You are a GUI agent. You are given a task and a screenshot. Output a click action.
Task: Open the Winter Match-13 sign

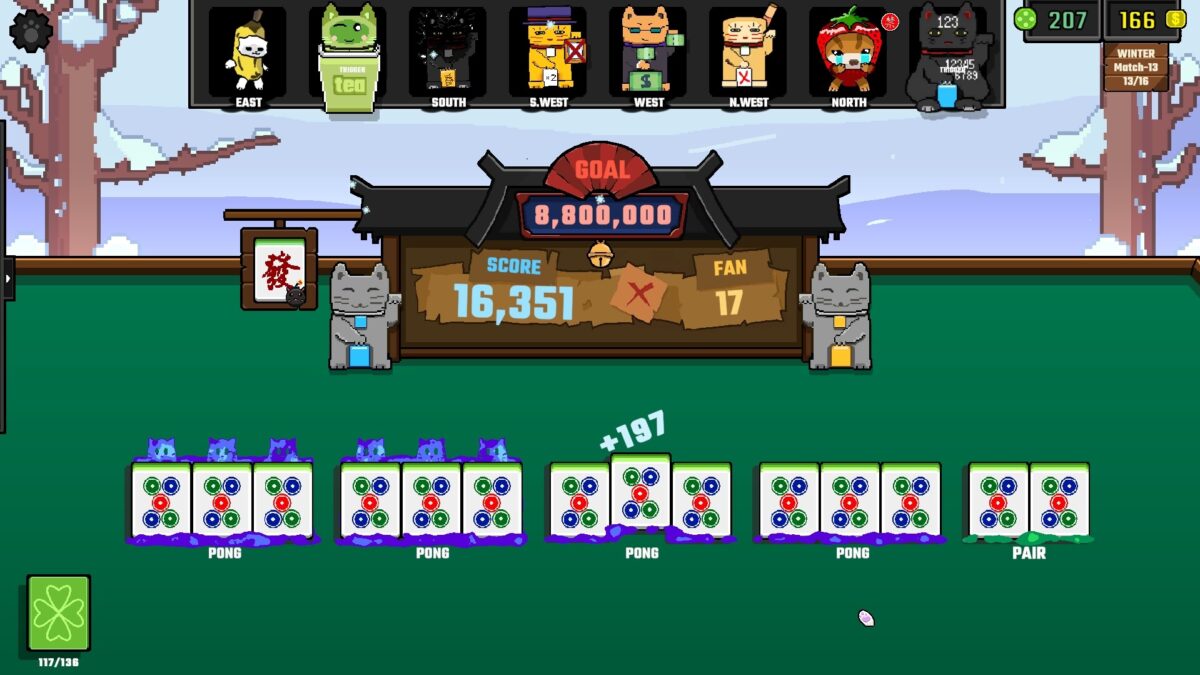pos(1135,66)
